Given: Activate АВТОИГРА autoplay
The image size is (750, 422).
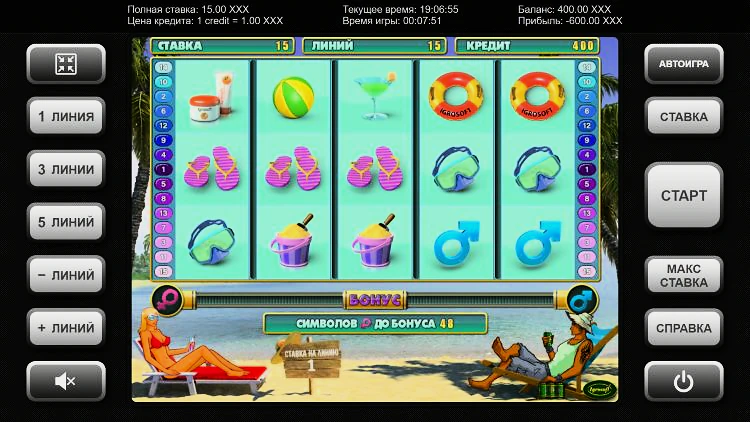Looking at the screenshot, I should click(684, 64).
